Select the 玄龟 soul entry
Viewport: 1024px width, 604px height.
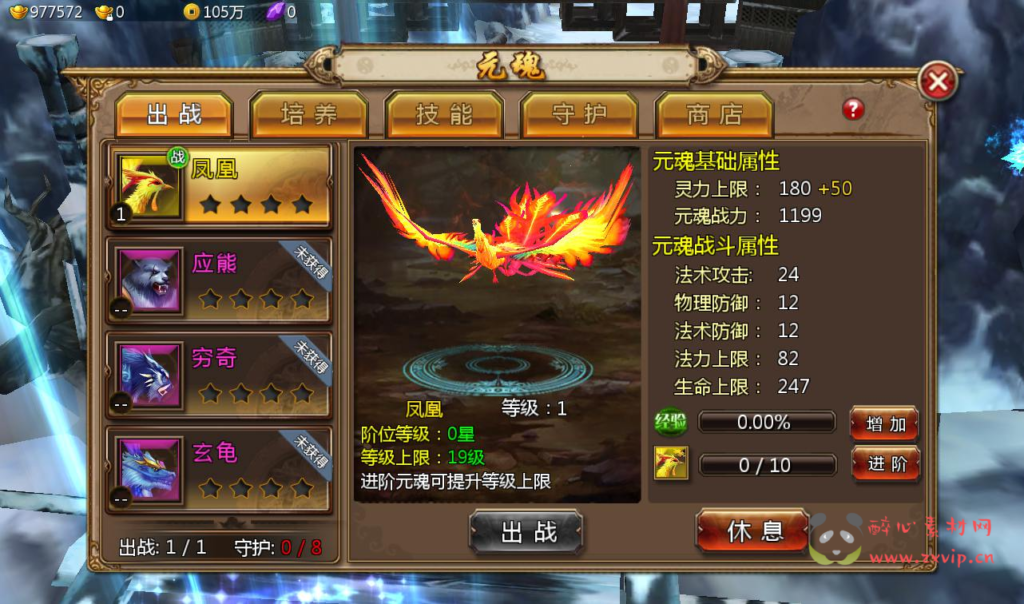221,467
